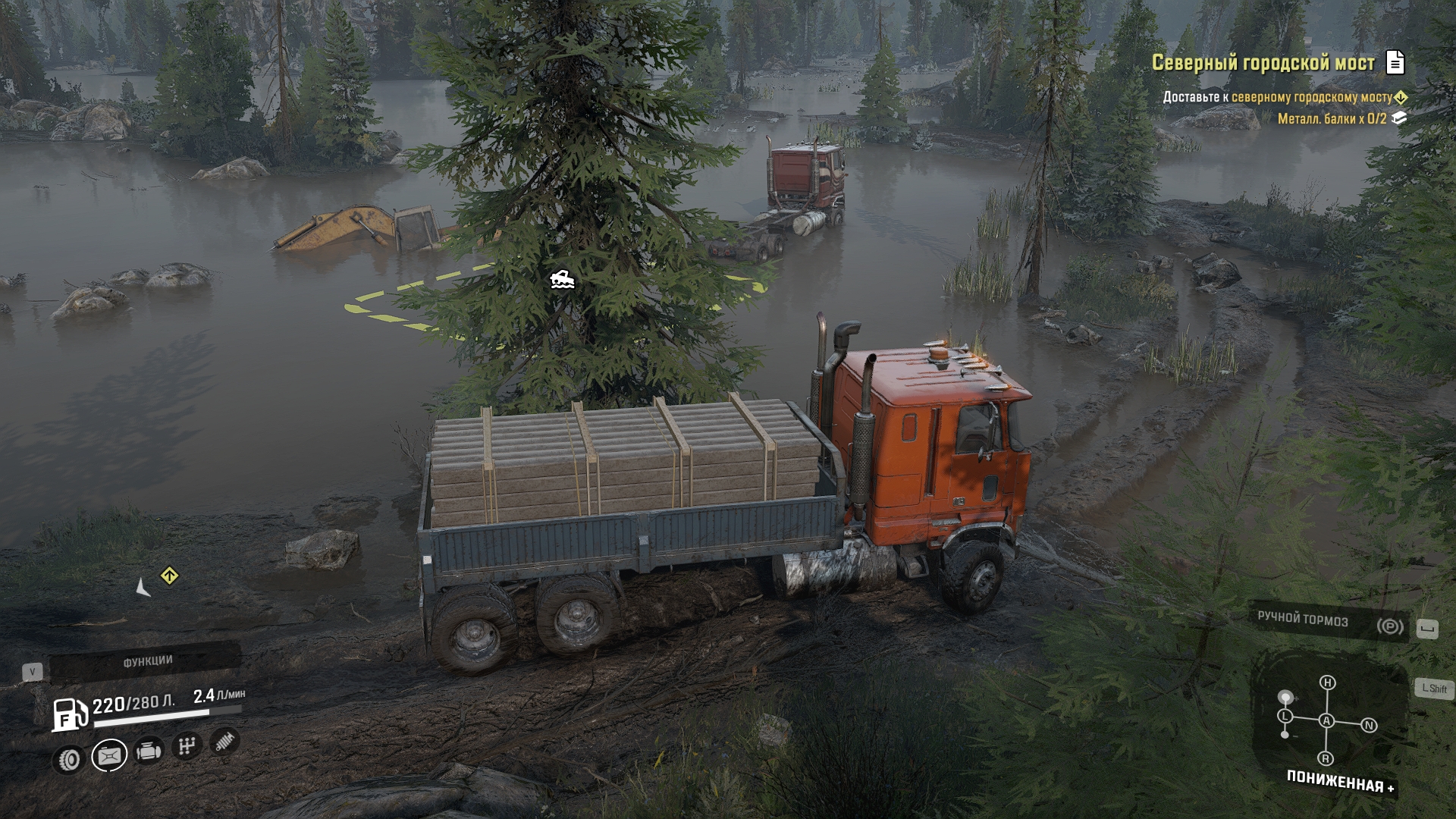Image resolution: width=1456 pixels, height=819 pixels.
Task: Select the Северный городской мост objective title
Action: (1263, 63)
